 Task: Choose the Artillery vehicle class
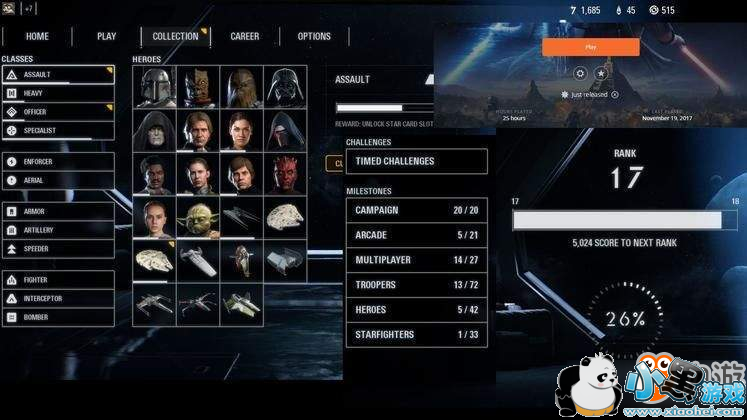57,230
